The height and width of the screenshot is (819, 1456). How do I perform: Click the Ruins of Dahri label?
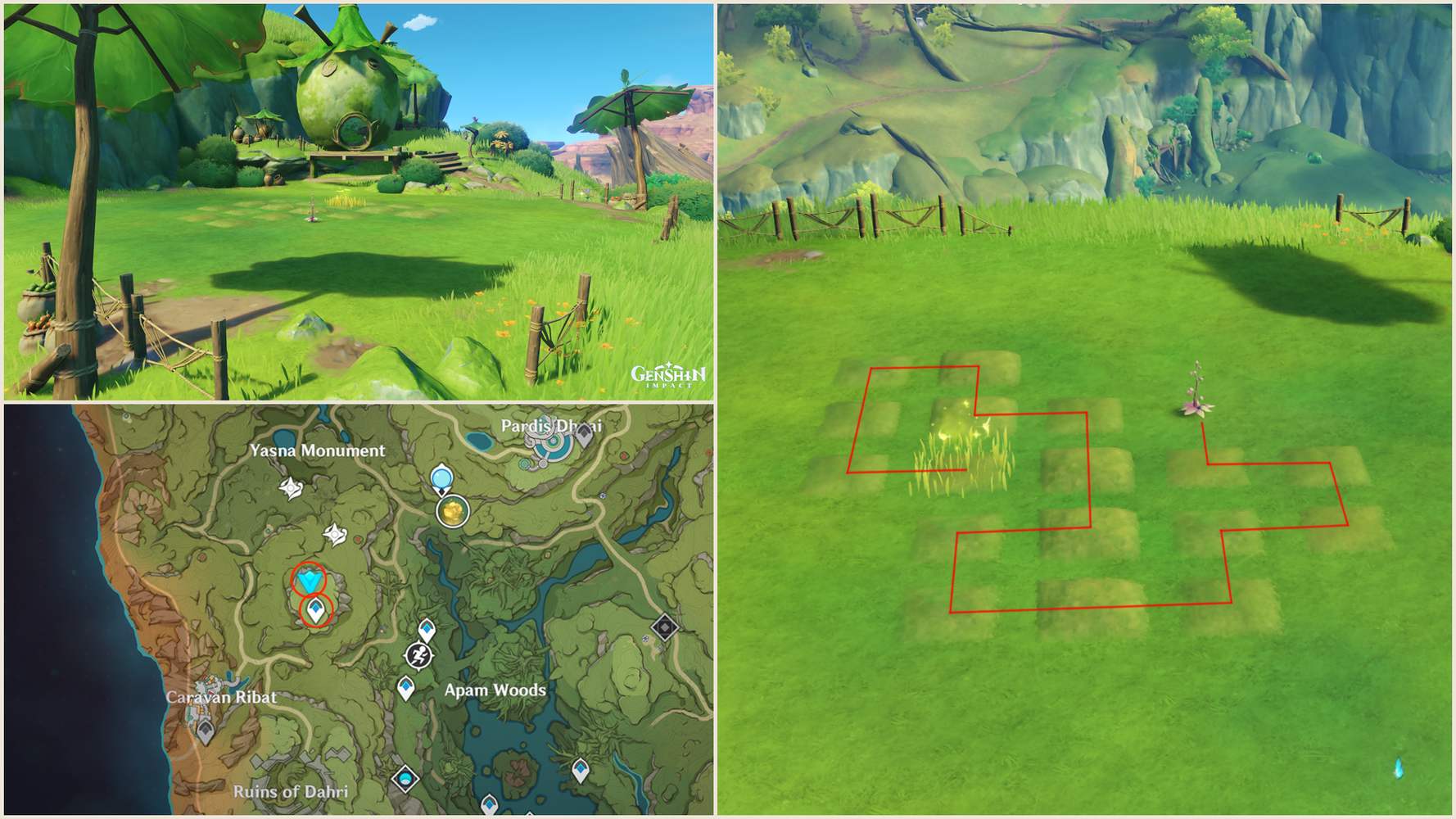[x=293, y=793]
